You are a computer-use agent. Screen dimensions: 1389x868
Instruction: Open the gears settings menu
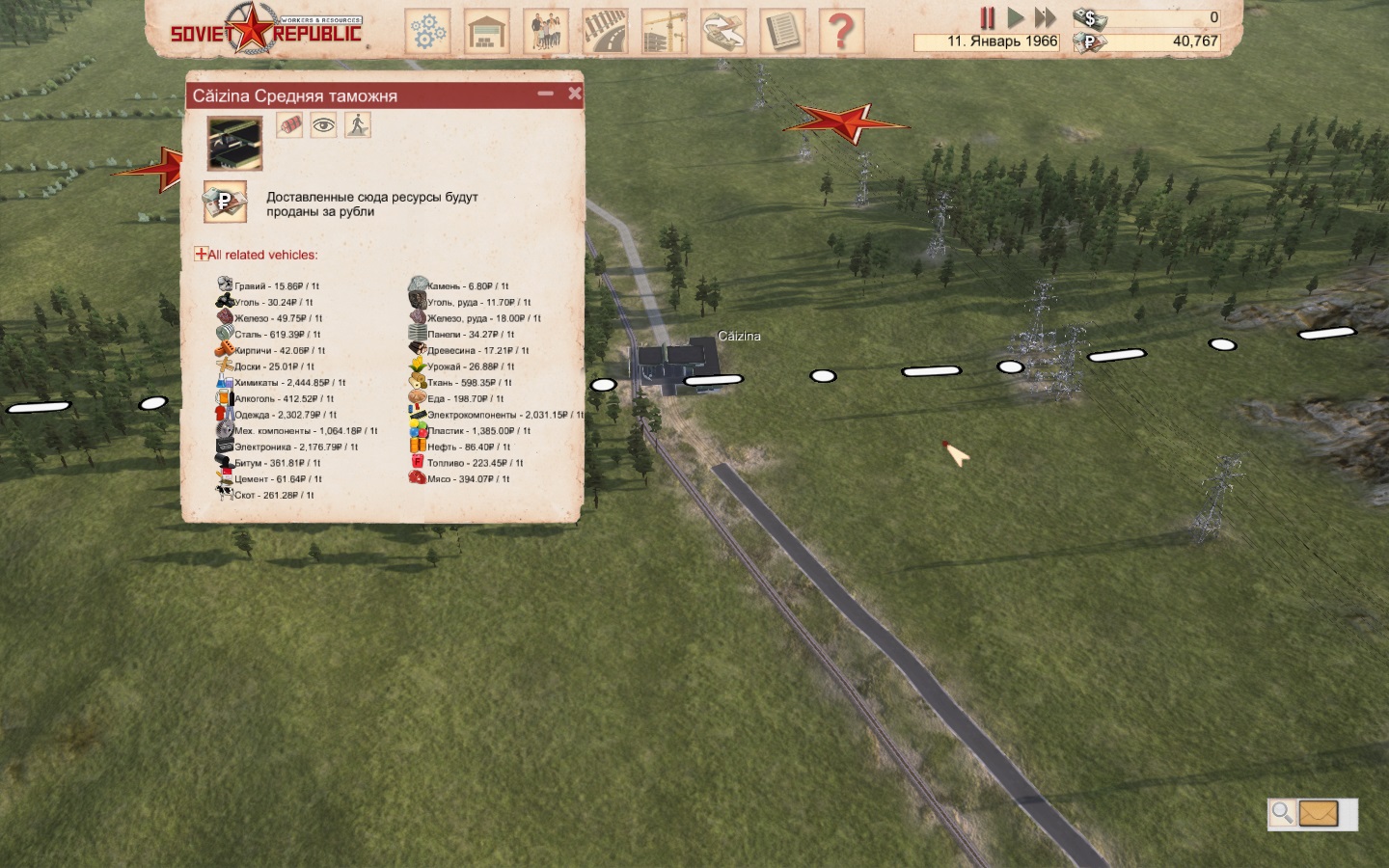427,32
